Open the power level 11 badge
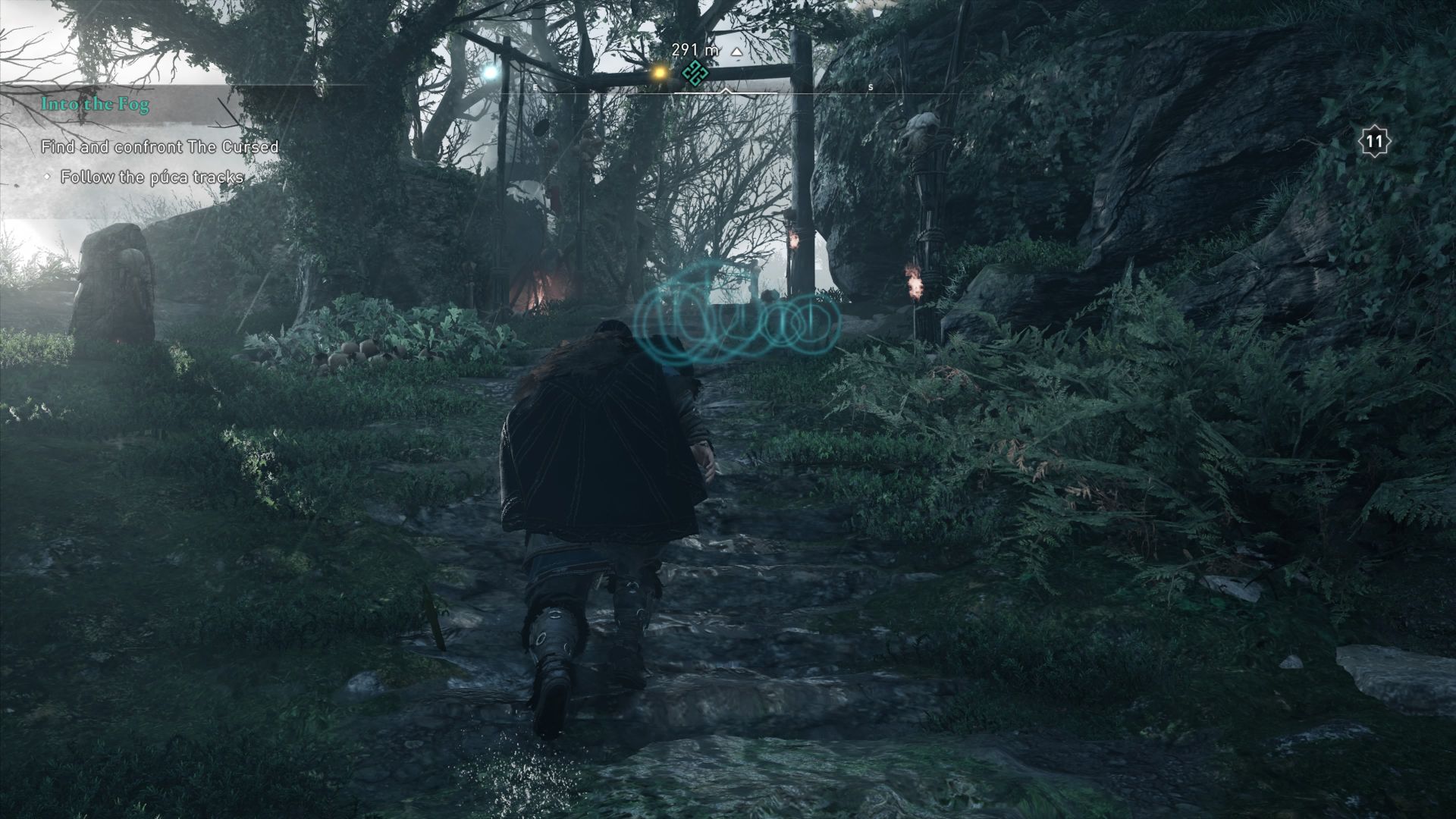Viewport: 1456px width, 819px height. (1374, 140)
